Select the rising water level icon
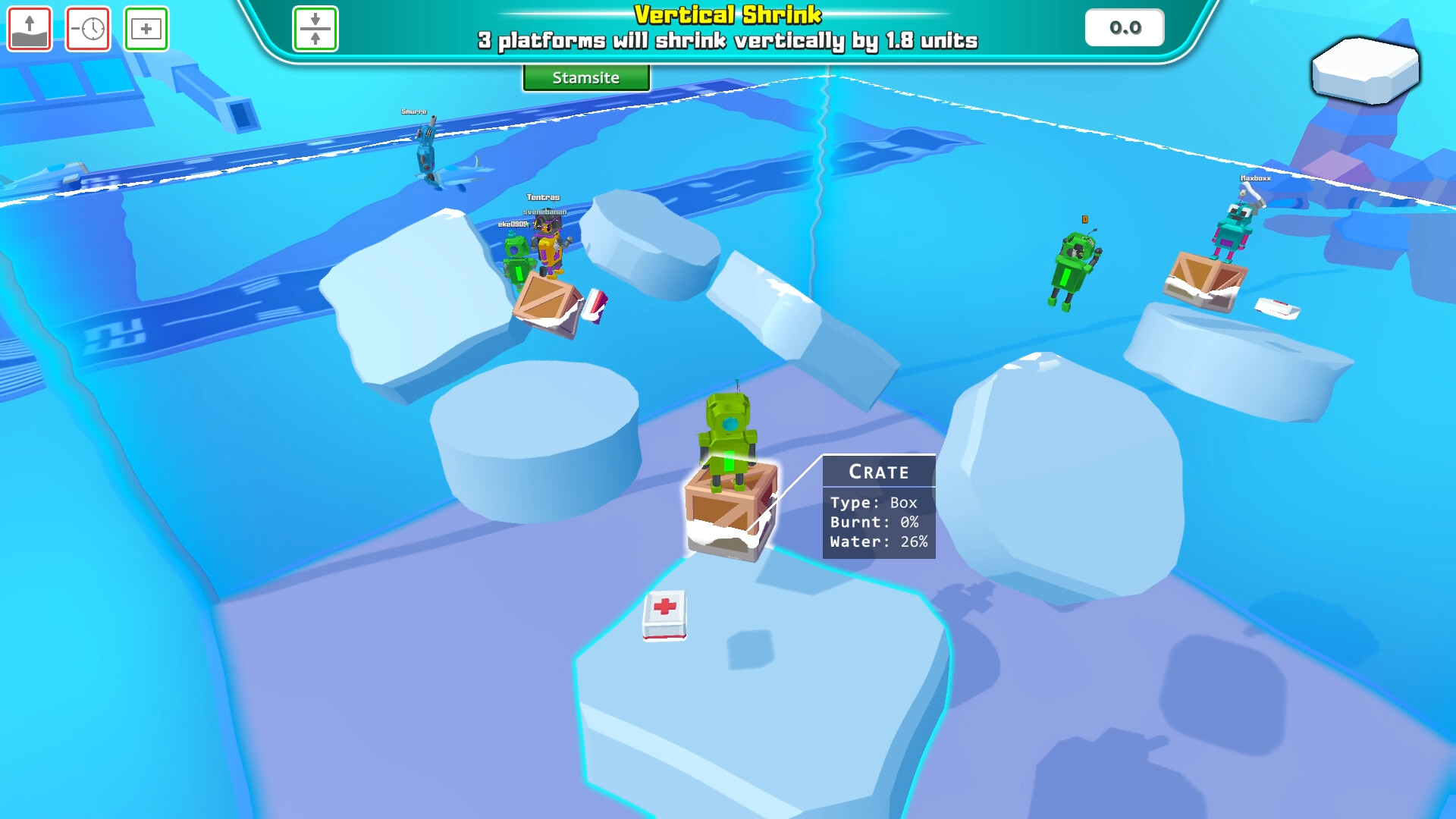The width and height of the screenshot is (1456, 819). pyautogui.click(x=28, y=28)
